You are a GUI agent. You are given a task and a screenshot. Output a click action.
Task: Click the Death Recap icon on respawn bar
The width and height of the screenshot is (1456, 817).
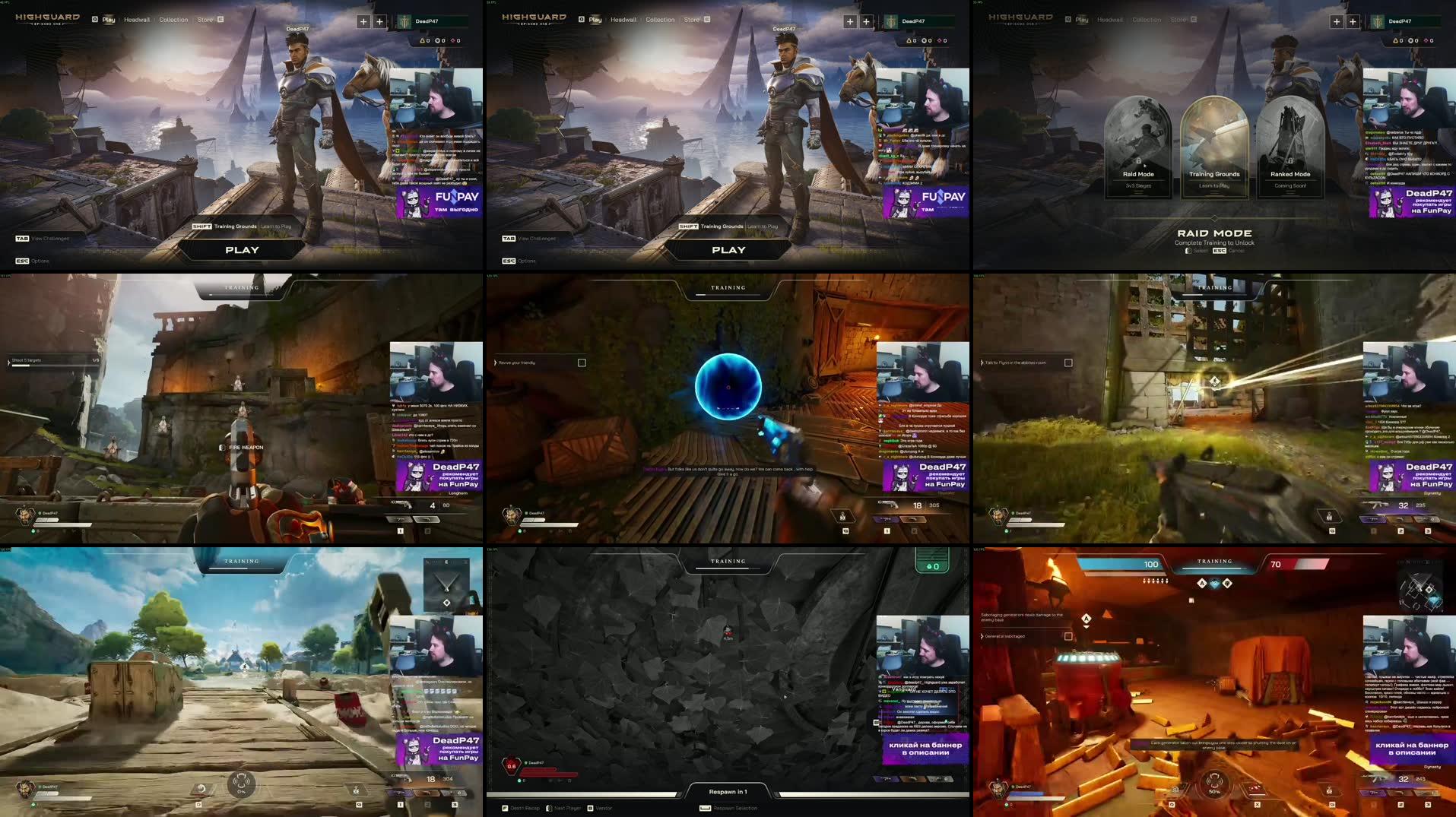tap(504, 808)
